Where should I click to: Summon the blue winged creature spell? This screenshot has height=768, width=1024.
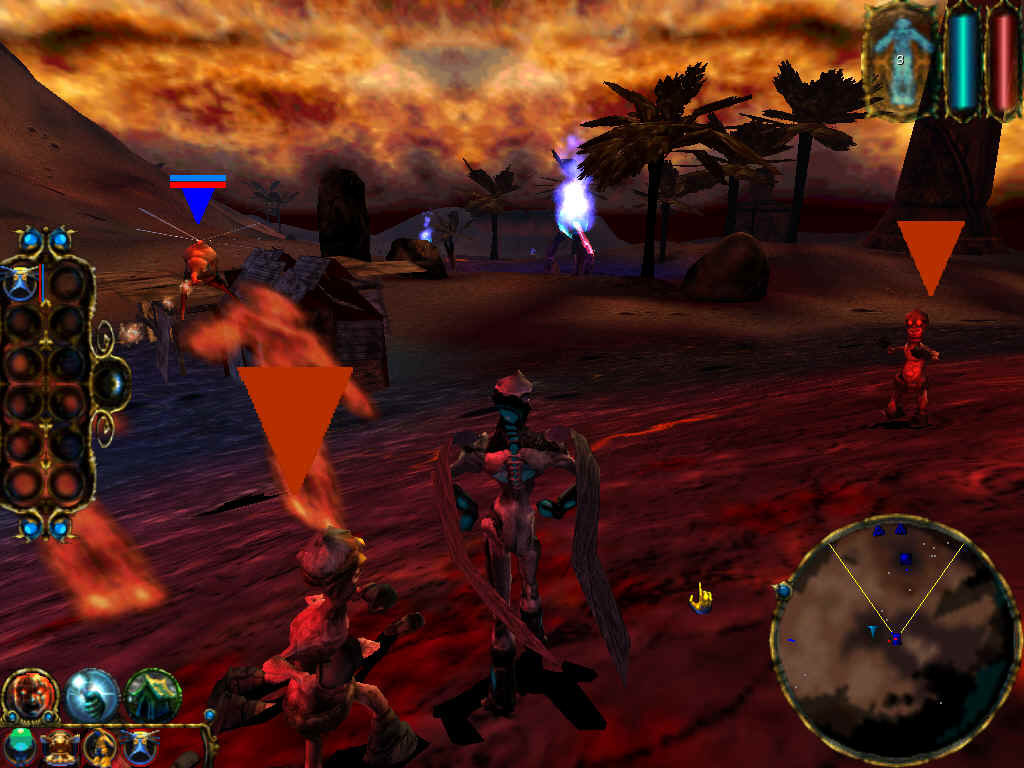139,747
